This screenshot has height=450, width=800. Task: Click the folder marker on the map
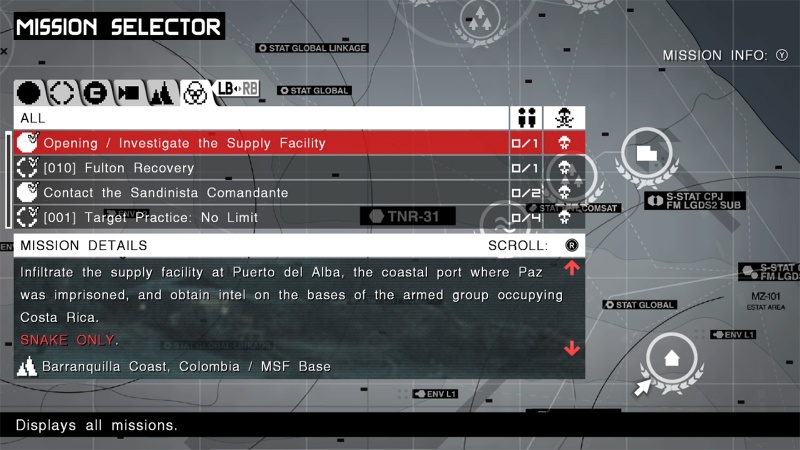pos(645,153)
